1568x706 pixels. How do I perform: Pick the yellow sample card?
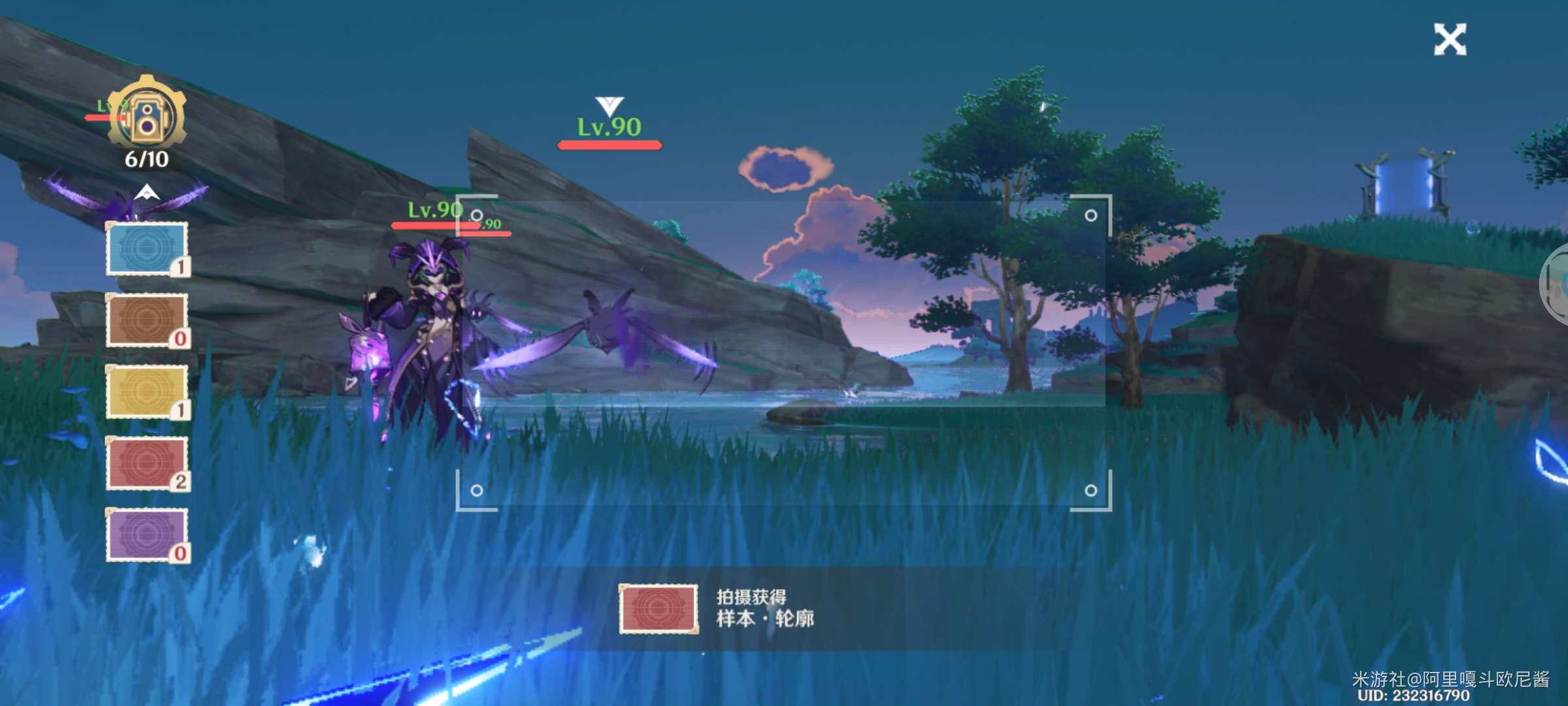tap(147, 392)
